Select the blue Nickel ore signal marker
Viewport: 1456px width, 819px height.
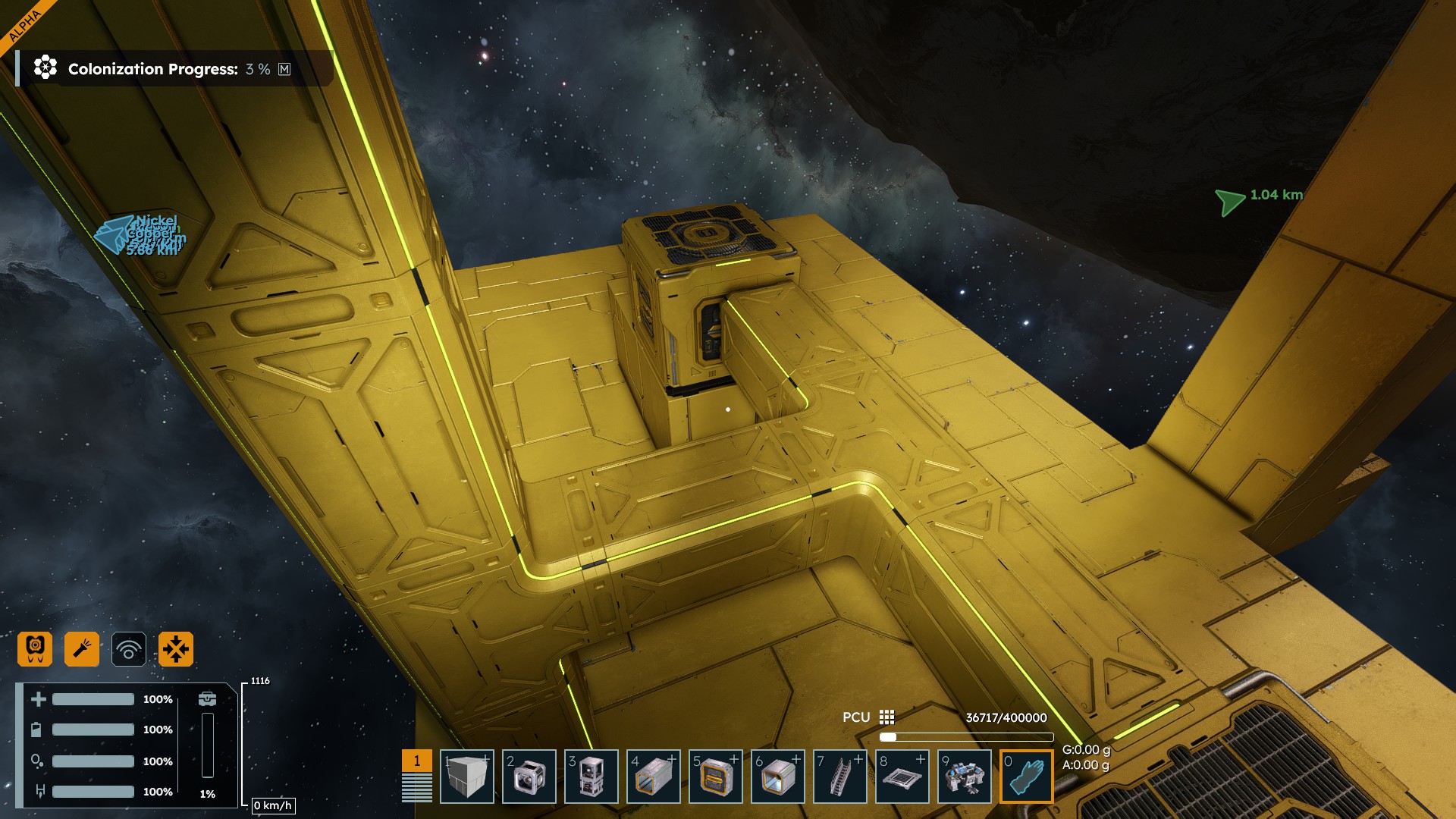coord(114,234)
